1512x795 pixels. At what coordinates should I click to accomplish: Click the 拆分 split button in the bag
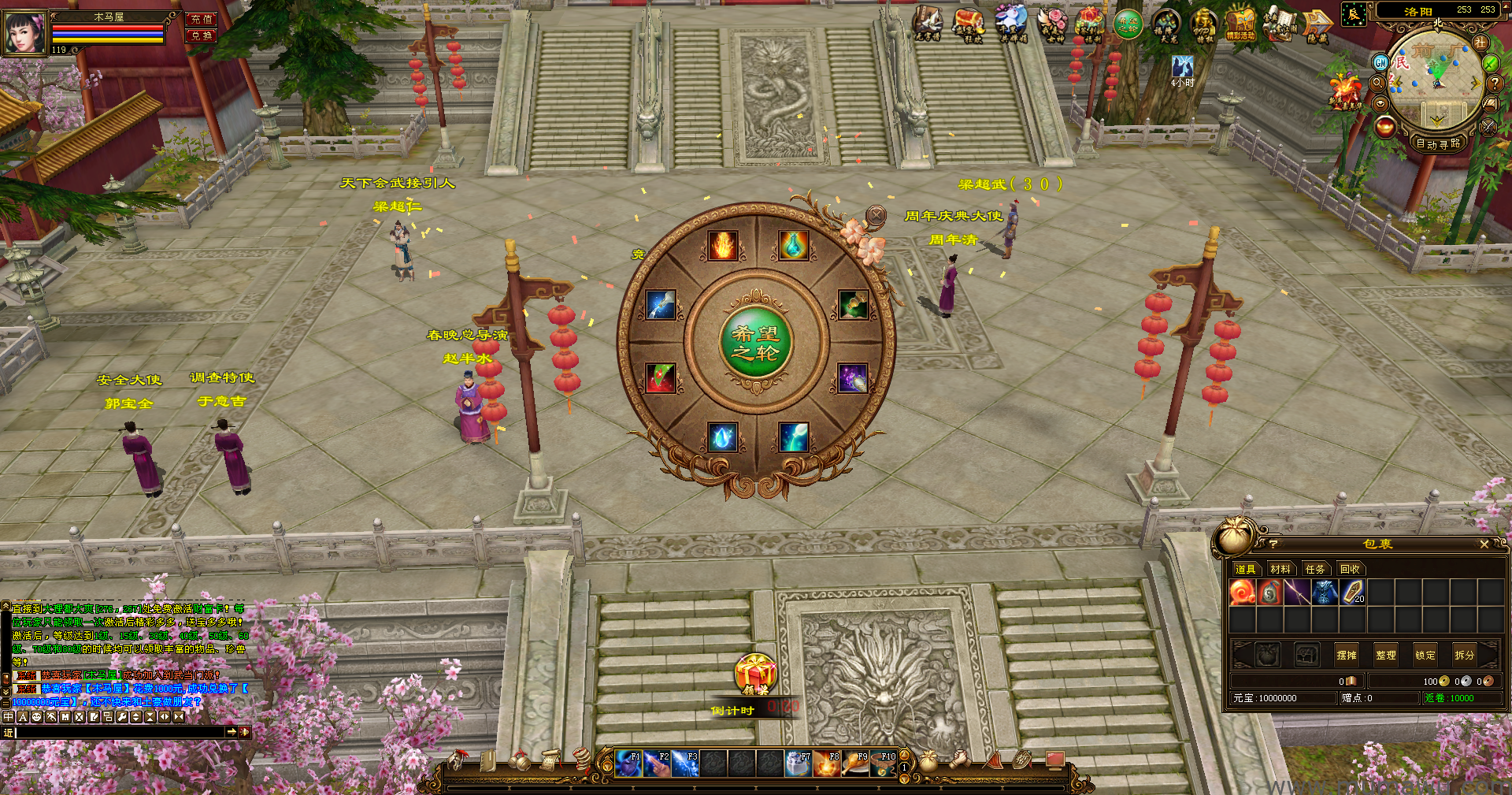pos(1464,655)
